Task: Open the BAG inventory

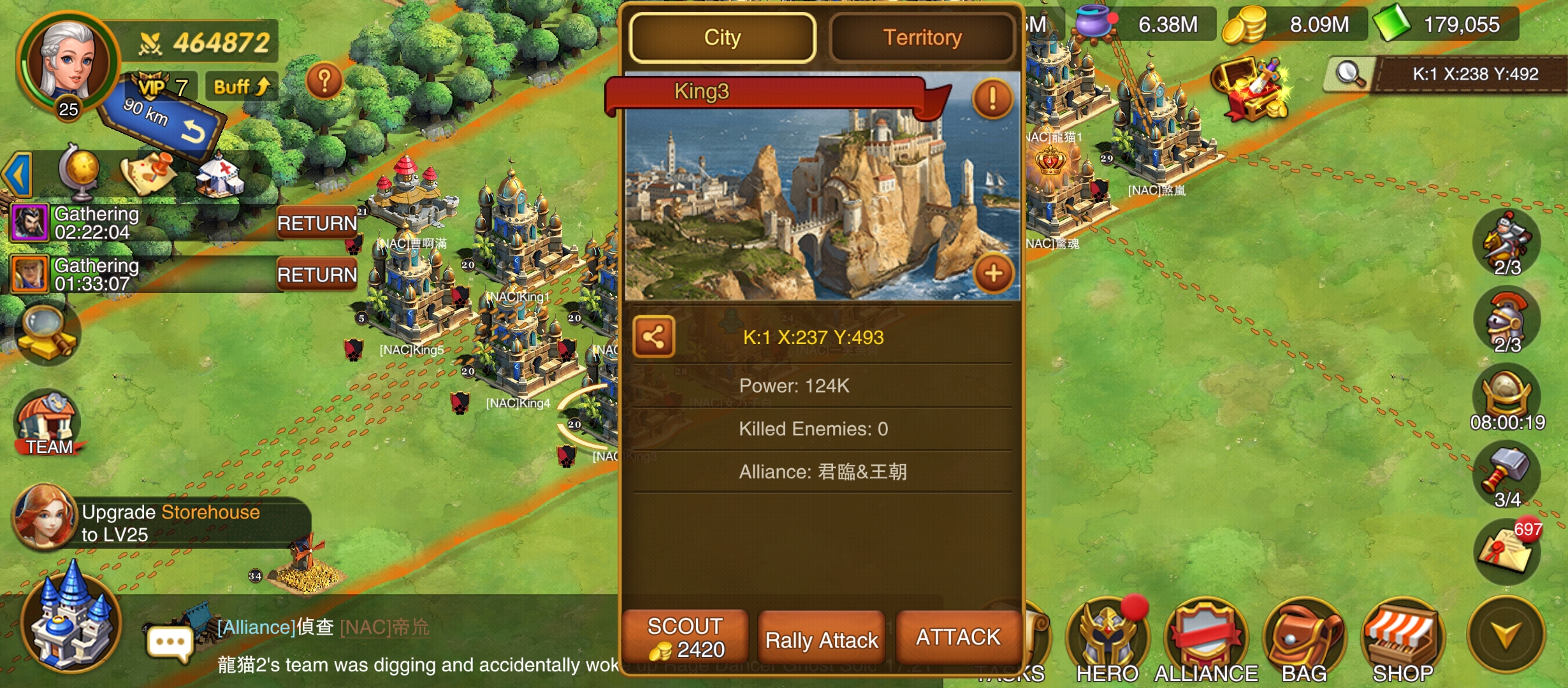Action: pyautogui.click(x=1304, y=640)
